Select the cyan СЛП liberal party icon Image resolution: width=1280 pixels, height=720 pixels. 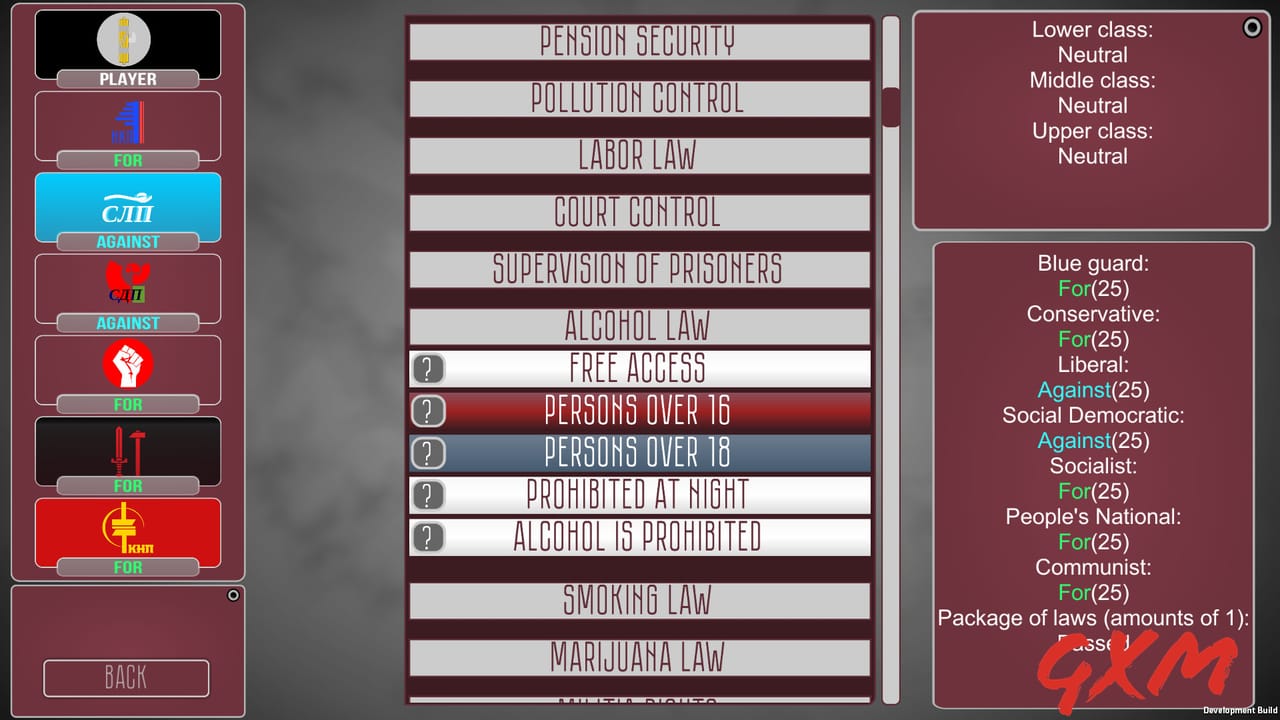(127, 205)
